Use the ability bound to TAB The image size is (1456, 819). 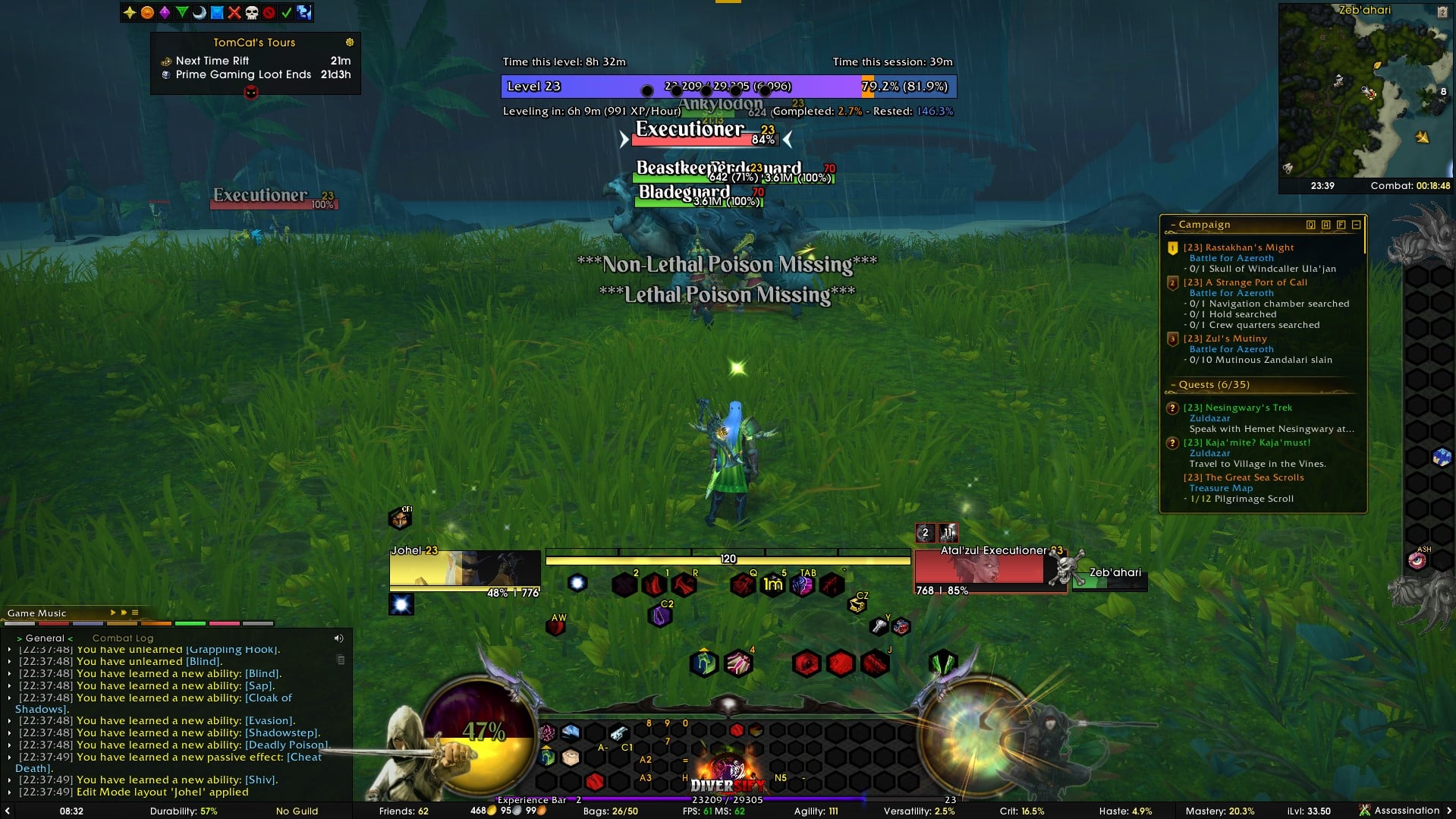[803, 585]
